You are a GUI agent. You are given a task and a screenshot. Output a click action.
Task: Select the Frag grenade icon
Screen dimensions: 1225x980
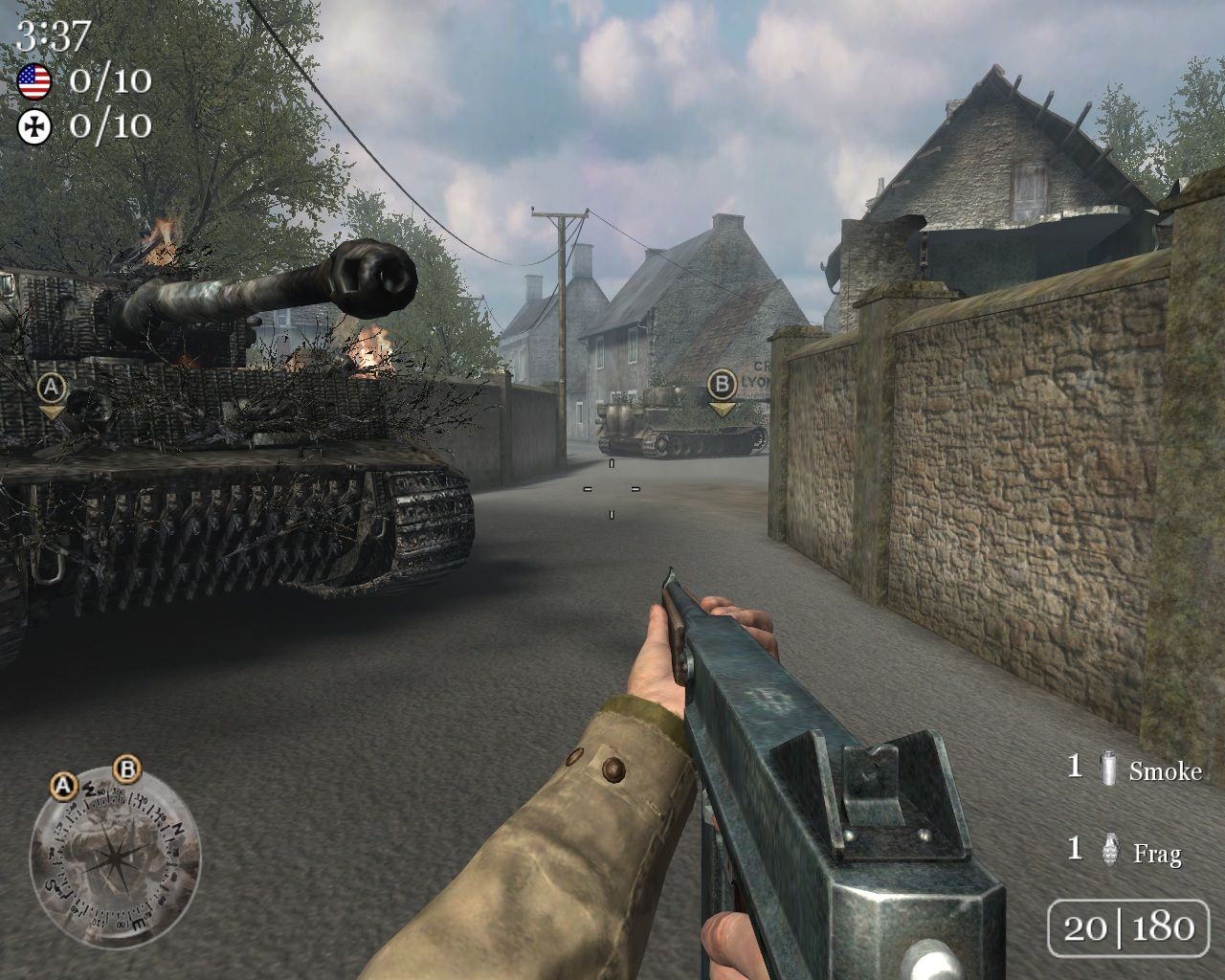pos(1110,849)
